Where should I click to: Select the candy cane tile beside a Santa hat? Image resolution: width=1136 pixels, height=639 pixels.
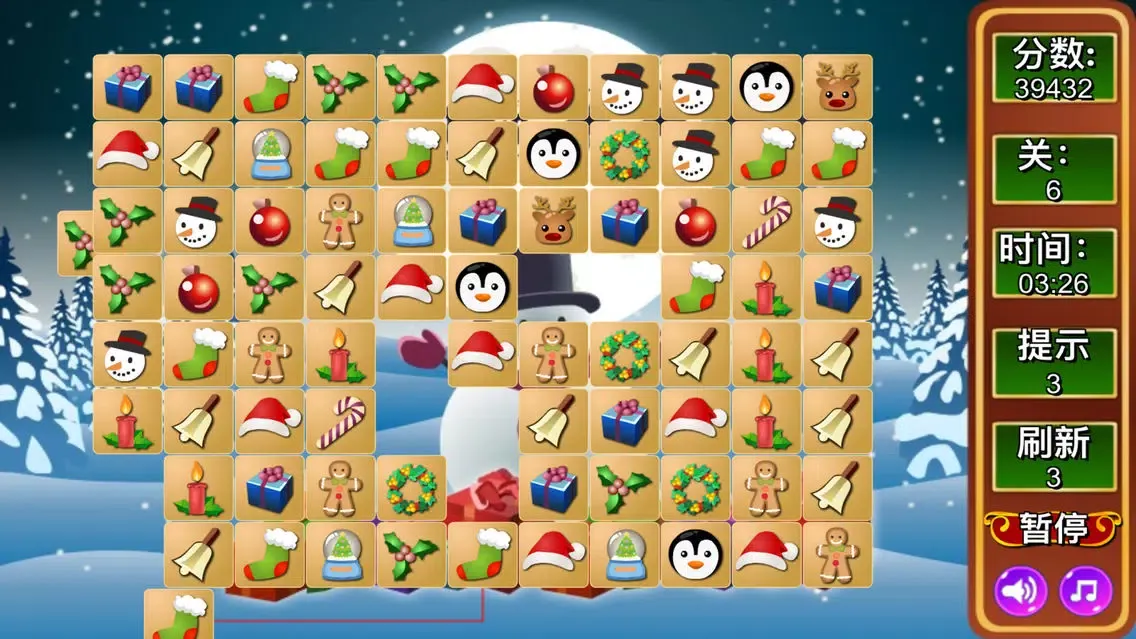340,421
